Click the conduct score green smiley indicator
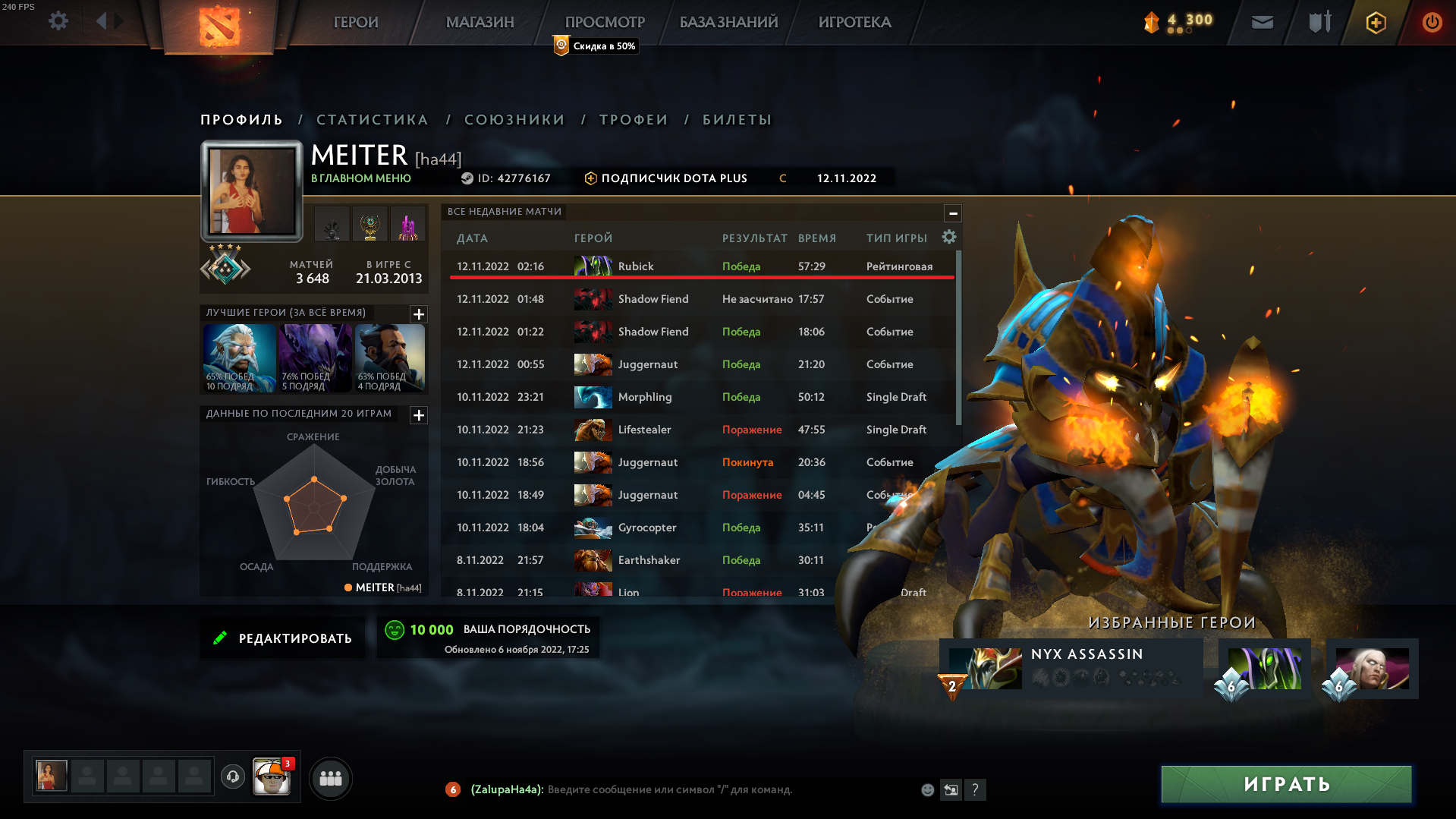 pos(395,628)
